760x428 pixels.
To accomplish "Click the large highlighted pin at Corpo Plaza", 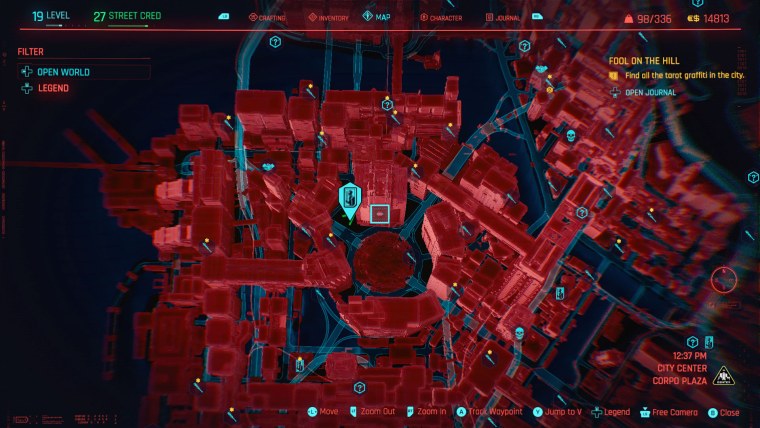I will click(x=350, y=199).
